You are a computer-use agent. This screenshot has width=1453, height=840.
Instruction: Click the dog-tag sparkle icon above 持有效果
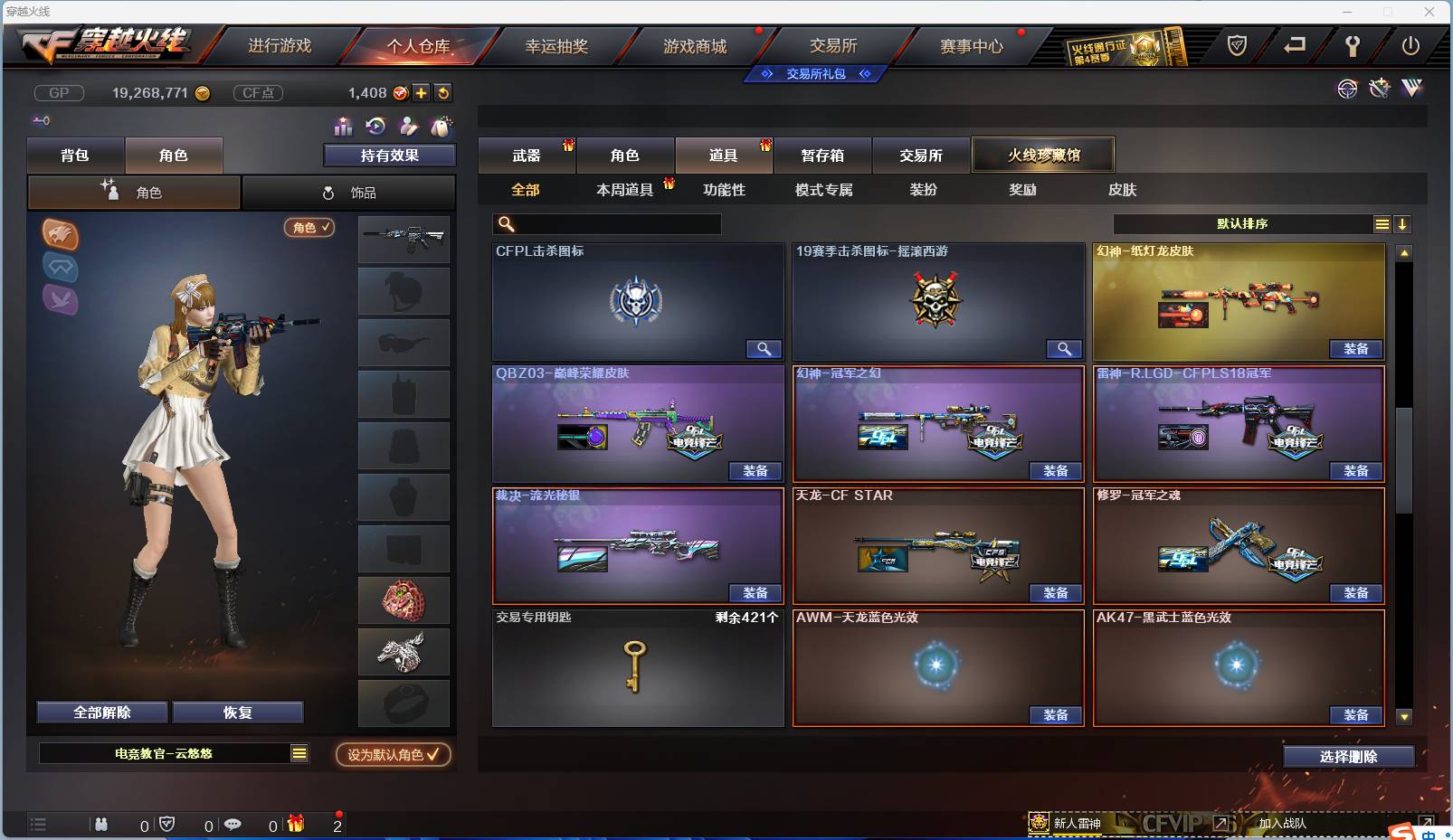coord(440,127)
